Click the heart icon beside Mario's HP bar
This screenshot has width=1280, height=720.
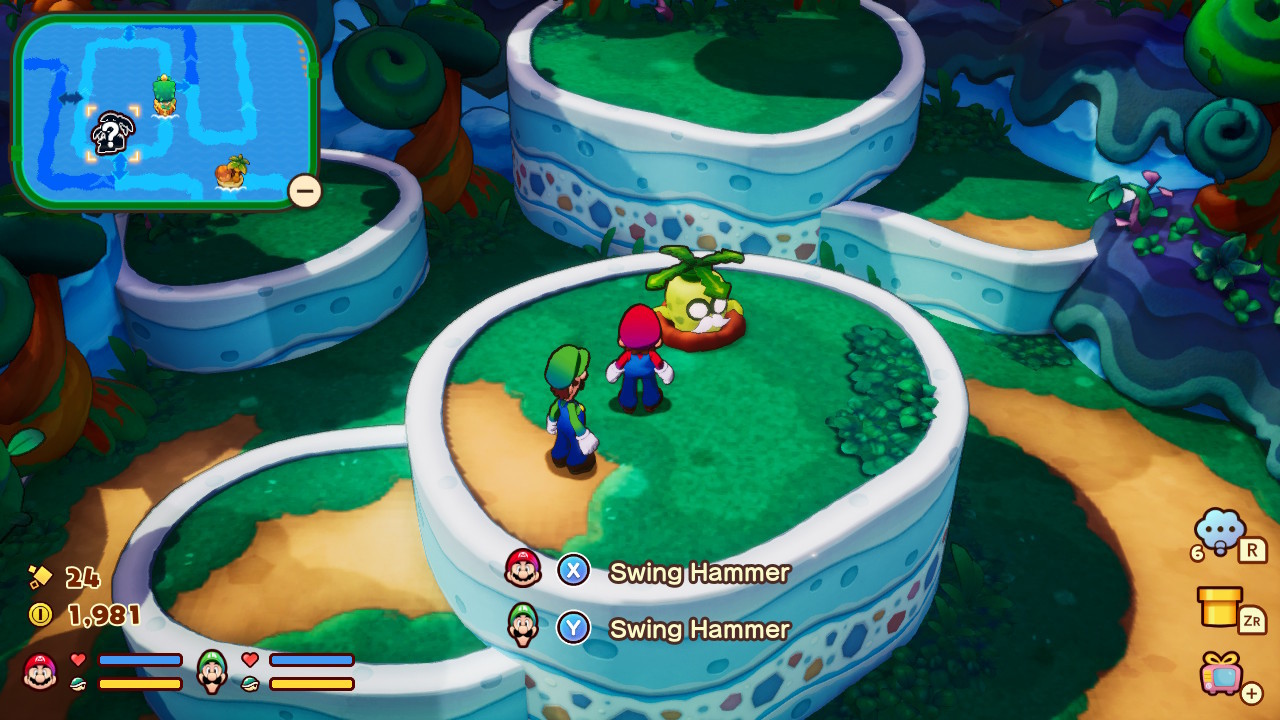[x=77, y=660]
